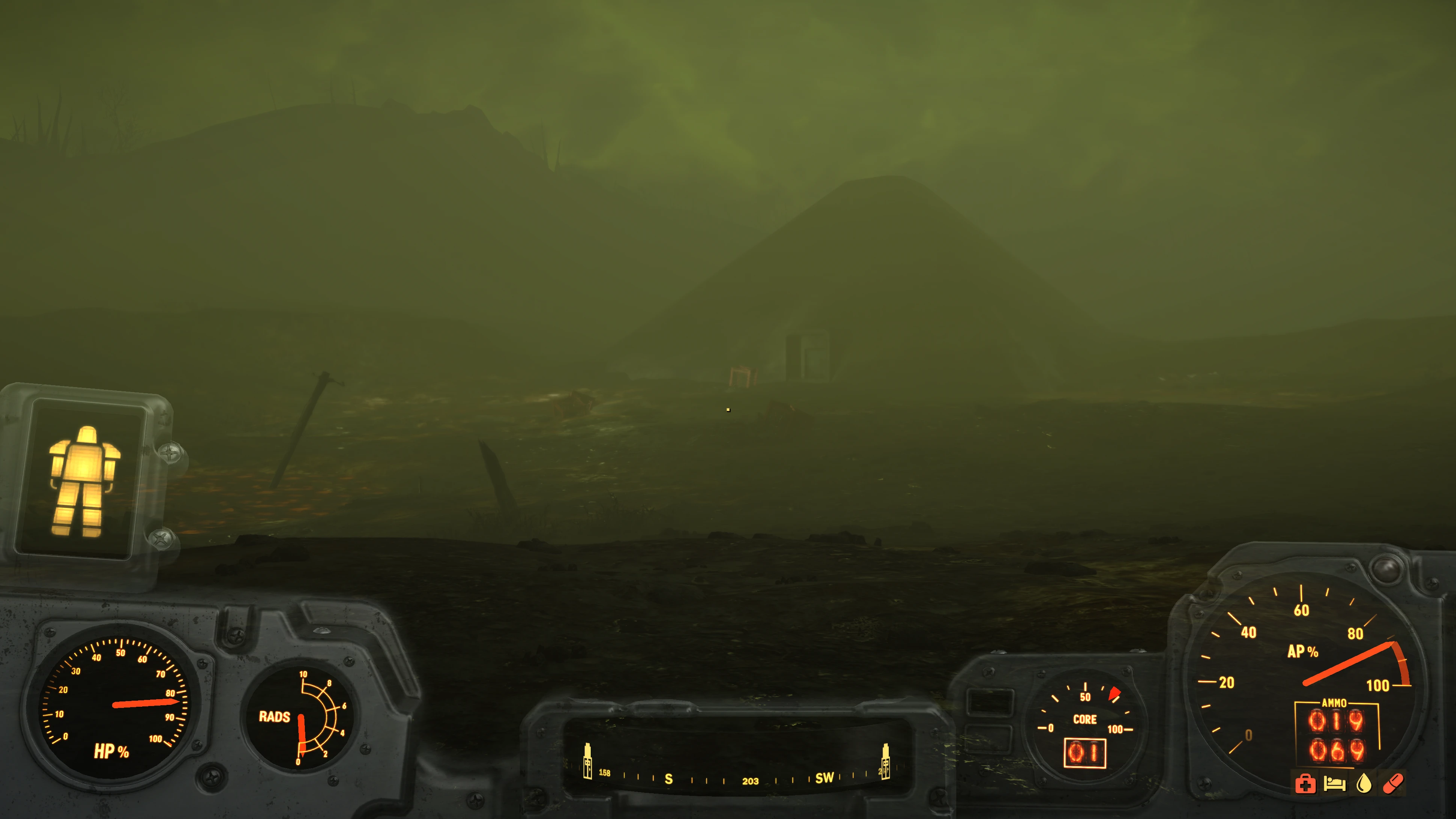Click the red medkit status icon
Image resolution: width=1456 pixels, height=819 pixels.
(x=1305, y=784)
